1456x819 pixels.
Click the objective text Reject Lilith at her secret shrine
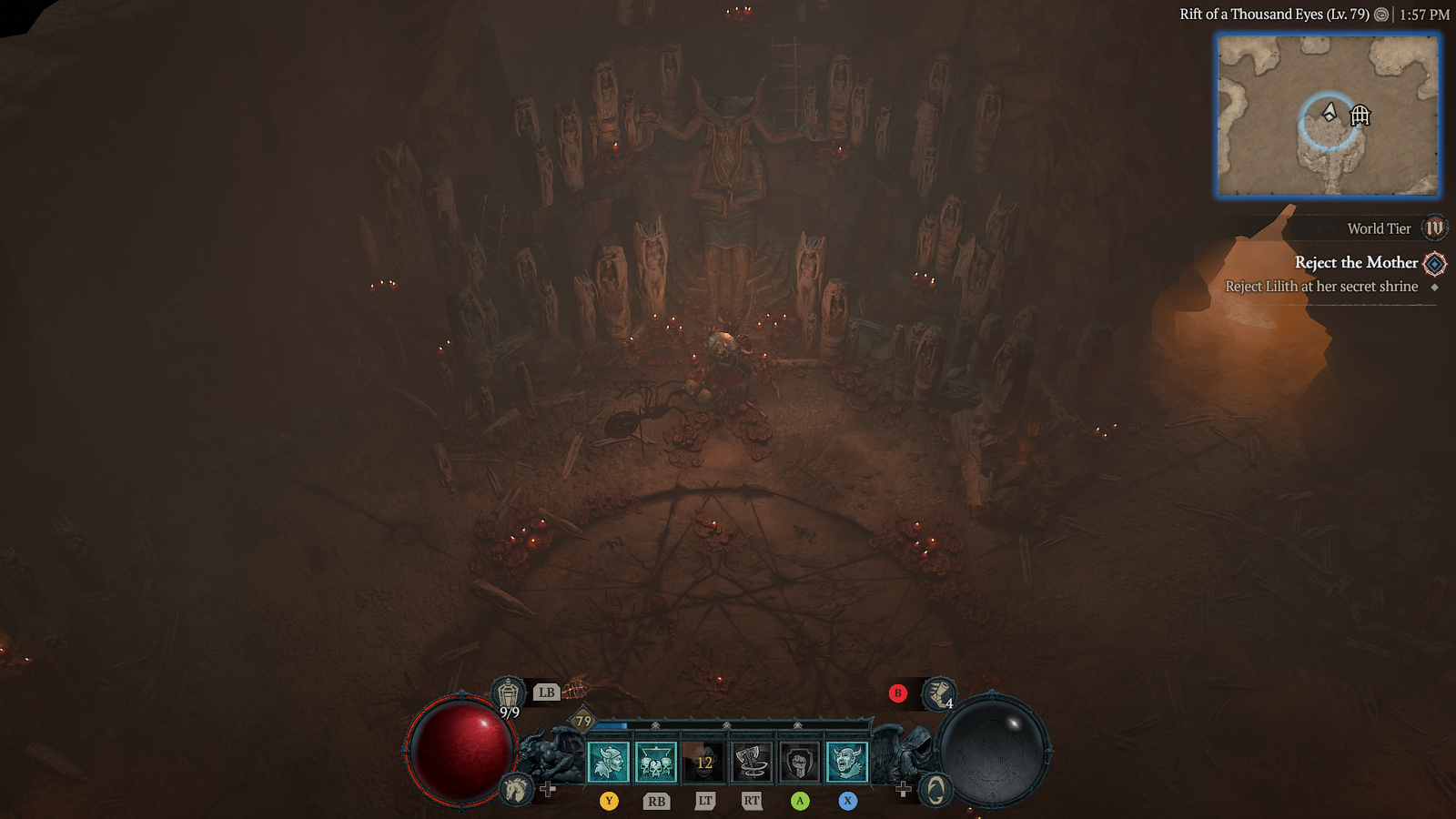click(1321, 287)
